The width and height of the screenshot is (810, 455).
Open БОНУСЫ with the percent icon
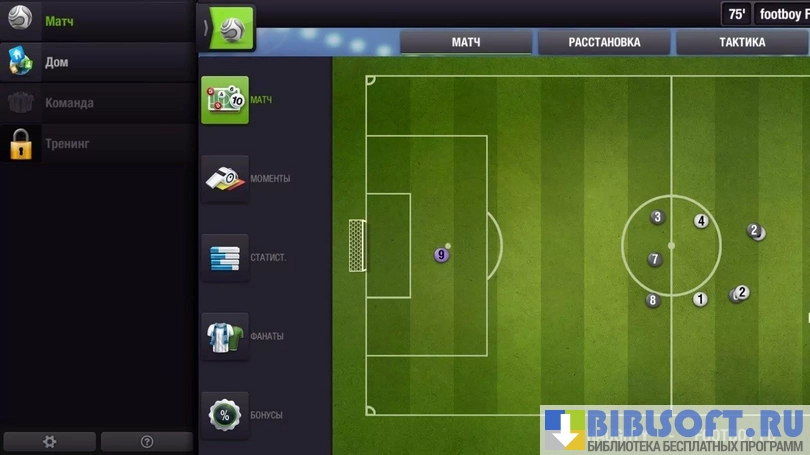pos(225,415)
